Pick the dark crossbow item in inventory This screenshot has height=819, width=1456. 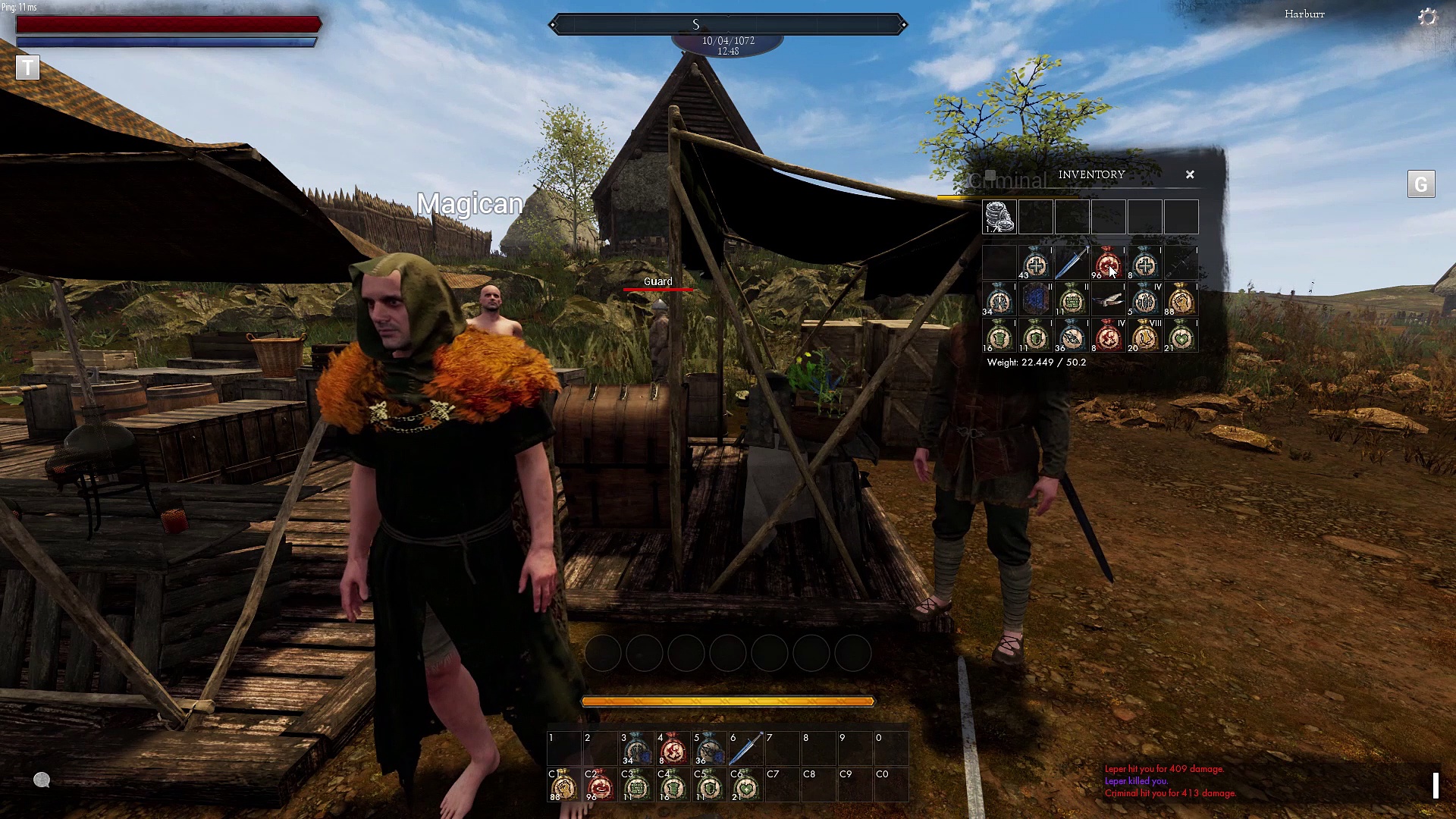click(x=1181, y=264)
